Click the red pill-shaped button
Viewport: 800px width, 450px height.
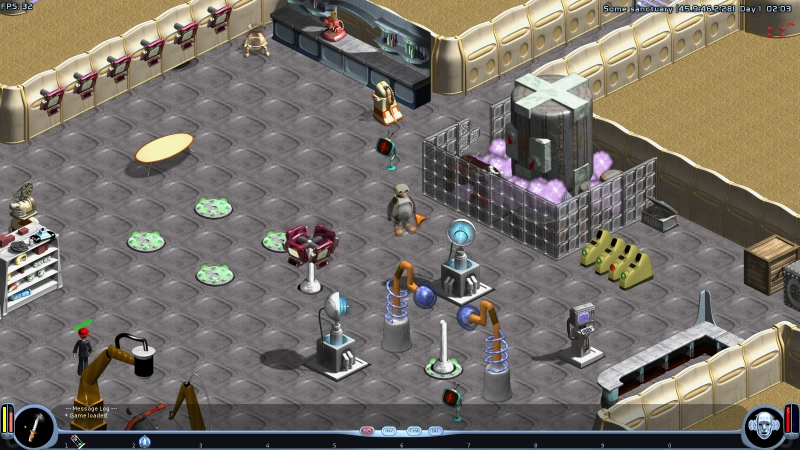(x=367, y=431)
